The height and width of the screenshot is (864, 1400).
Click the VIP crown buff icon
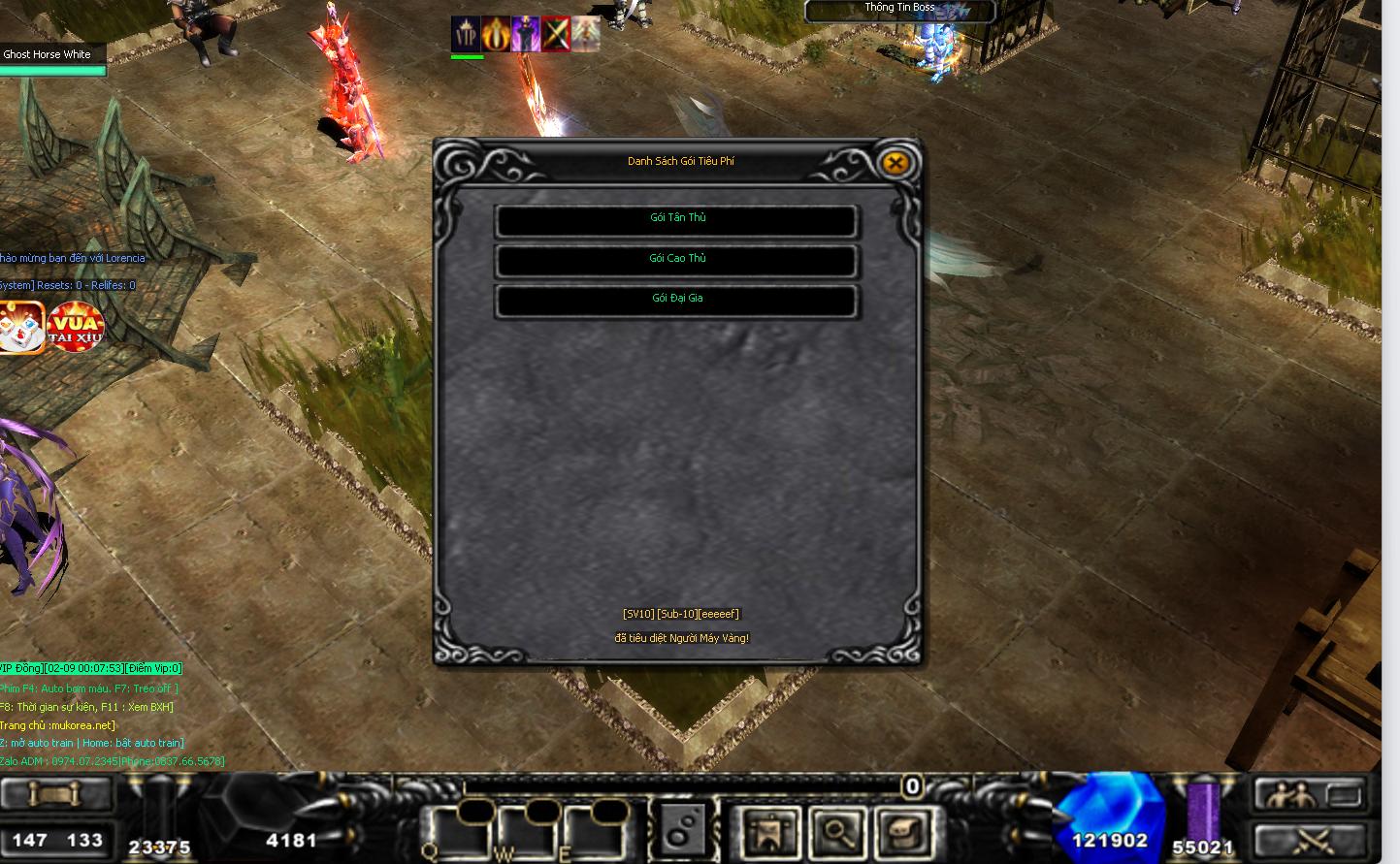click(466, 34)
